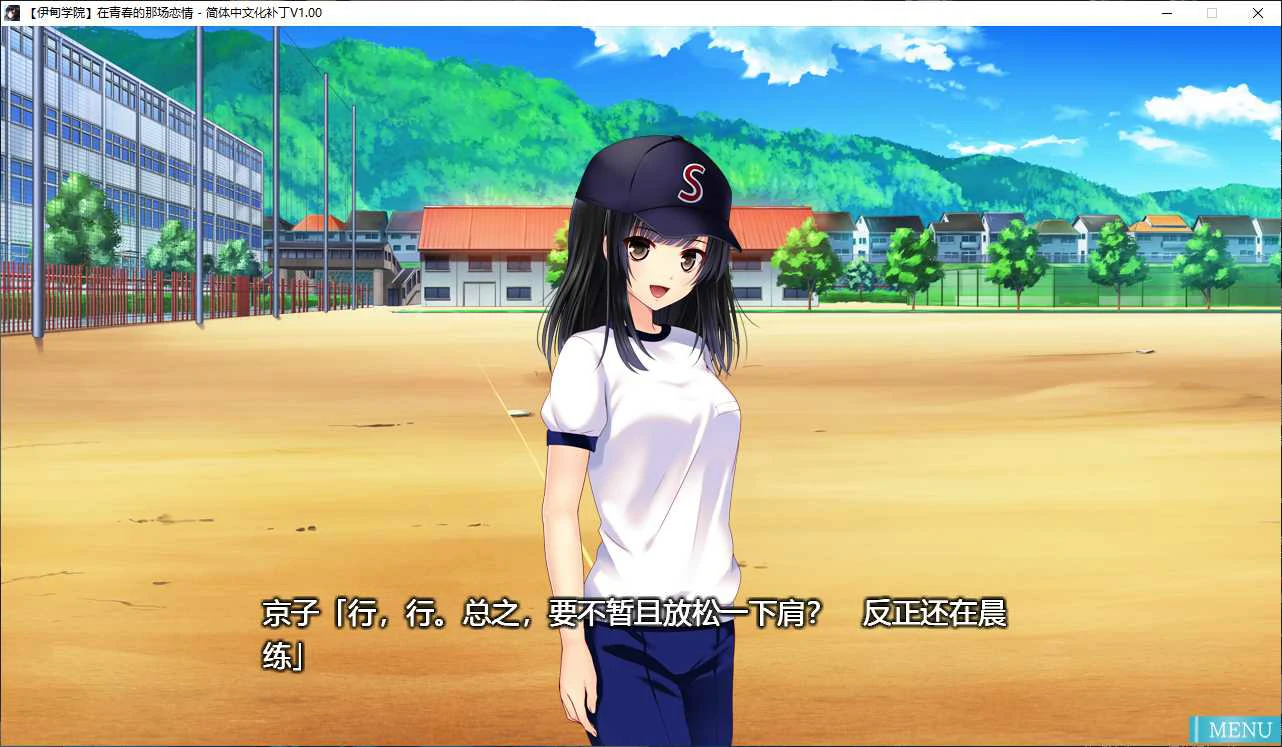
Task: Open the MENU panel
Action: pos(1238,729)
